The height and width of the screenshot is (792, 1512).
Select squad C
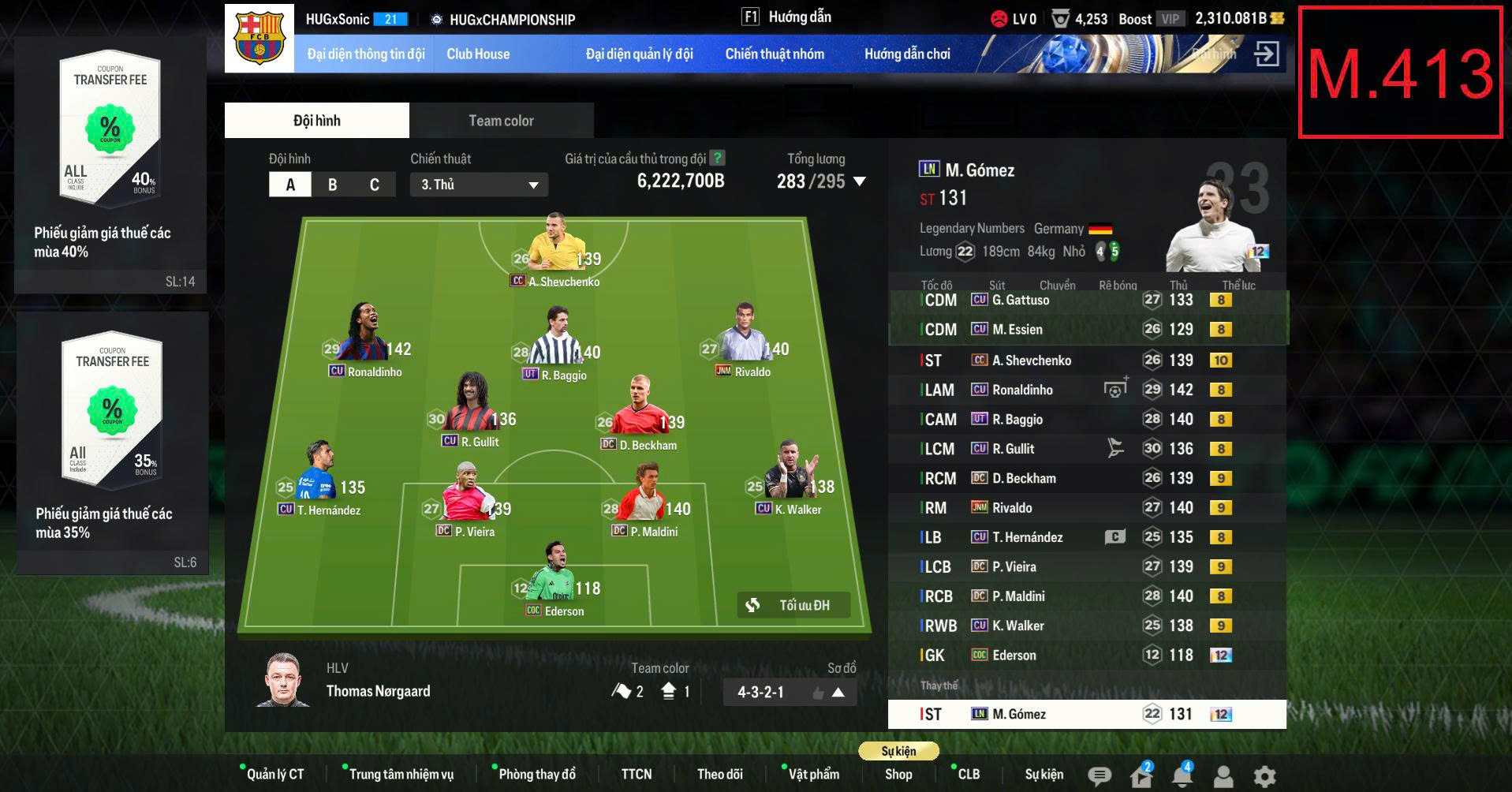374,184
